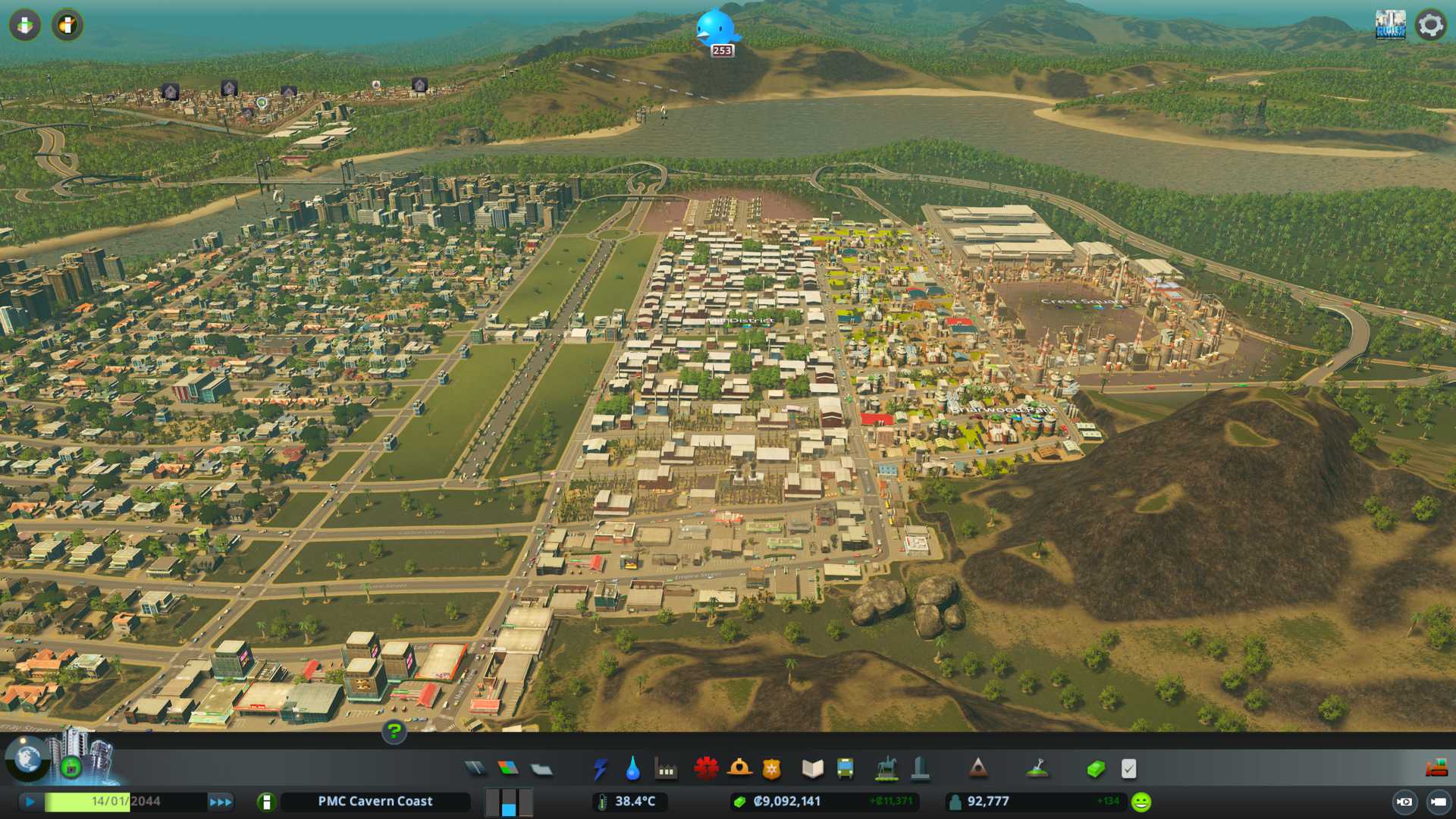Click the play simulation button
This screenshot has width=1456, height=819.
point(30,802)
